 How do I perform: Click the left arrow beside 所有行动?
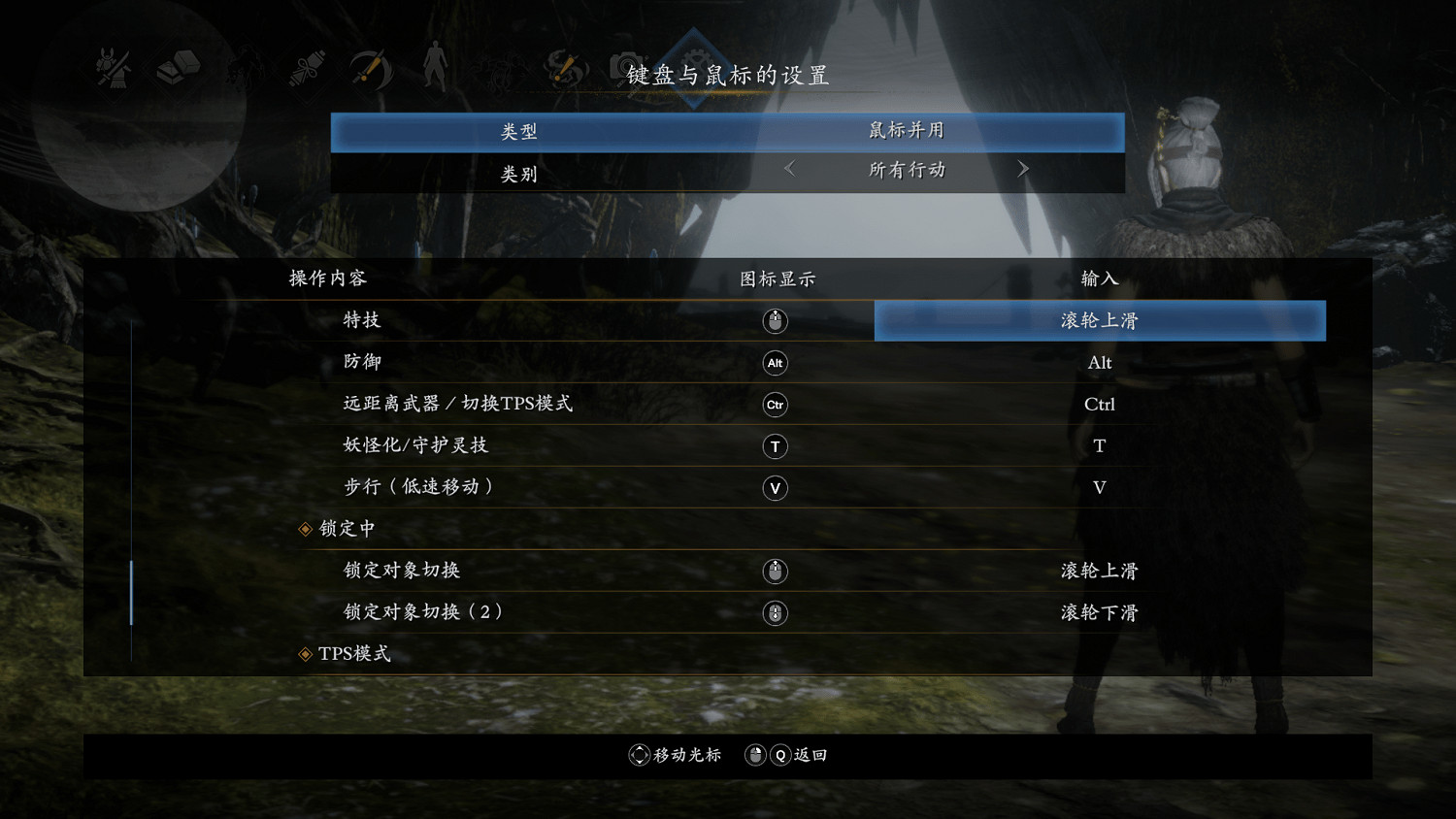[x=788, y=169]
